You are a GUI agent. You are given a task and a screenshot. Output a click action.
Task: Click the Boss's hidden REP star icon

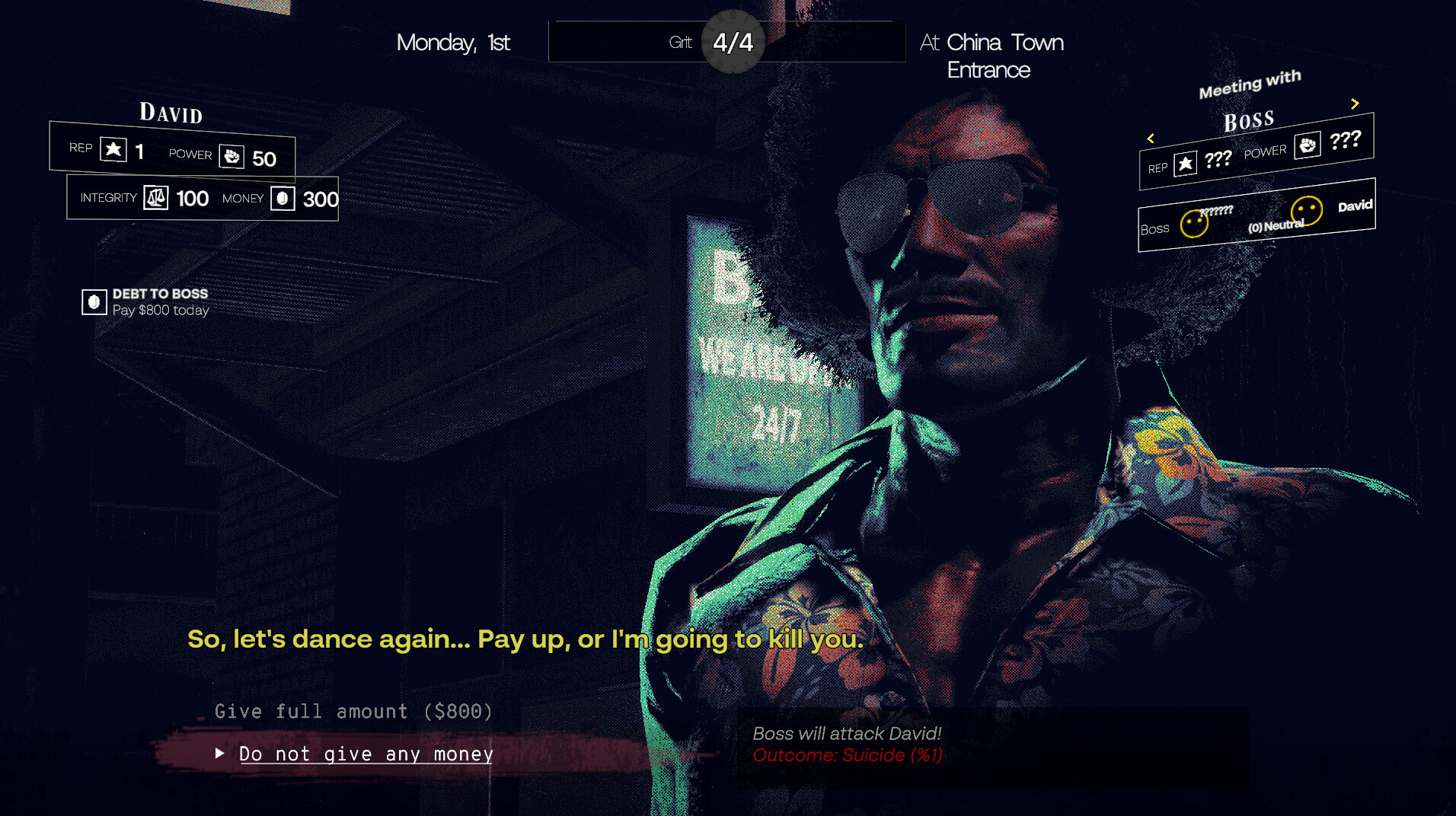point(1185,164)
